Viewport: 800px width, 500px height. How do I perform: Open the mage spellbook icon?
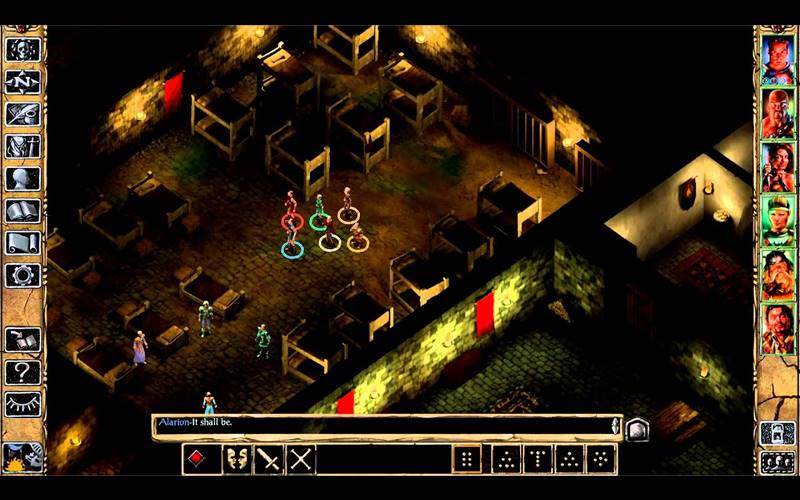click(22, 211)
